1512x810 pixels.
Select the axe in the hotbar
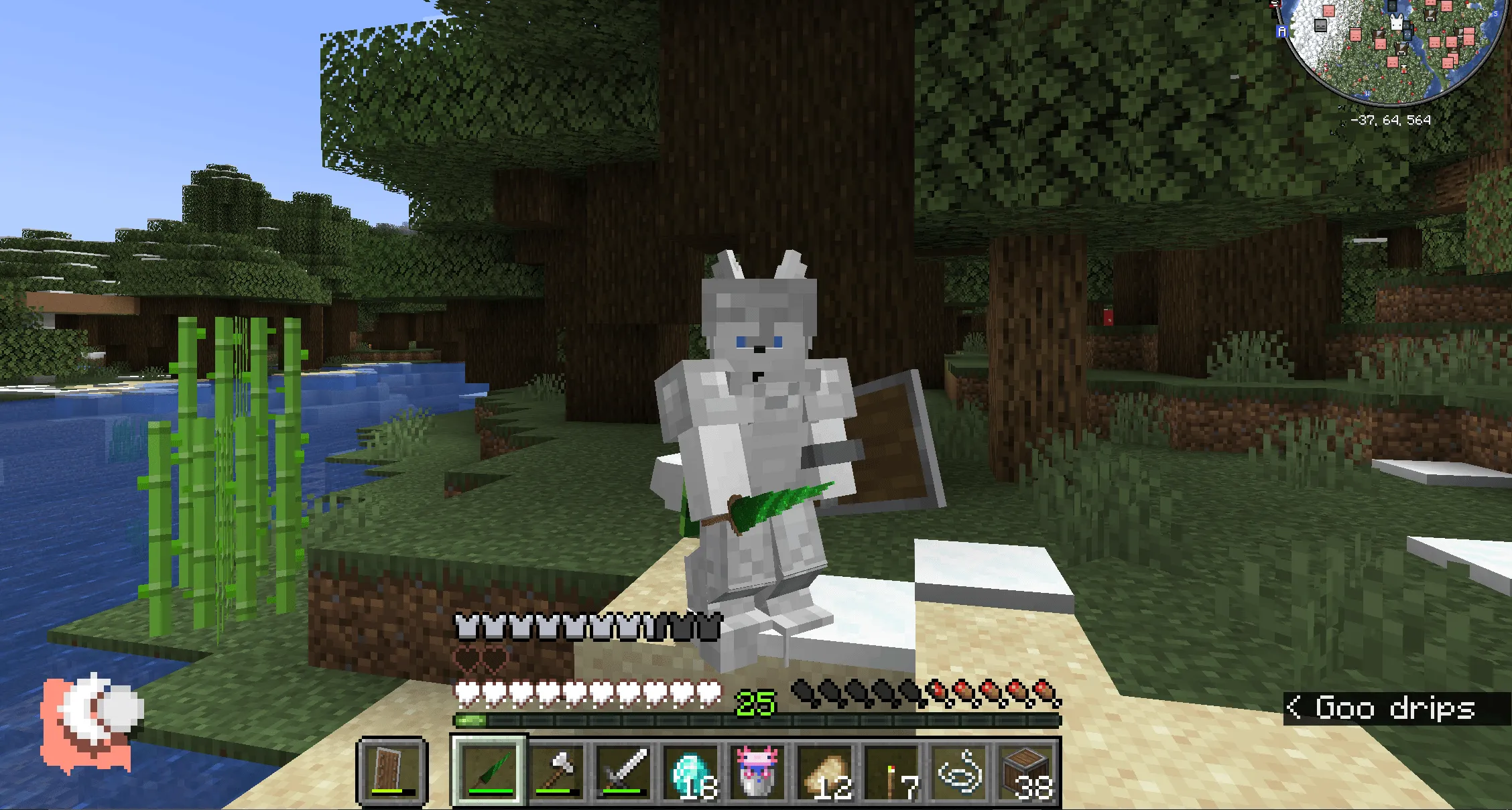[x=557, y=770]
